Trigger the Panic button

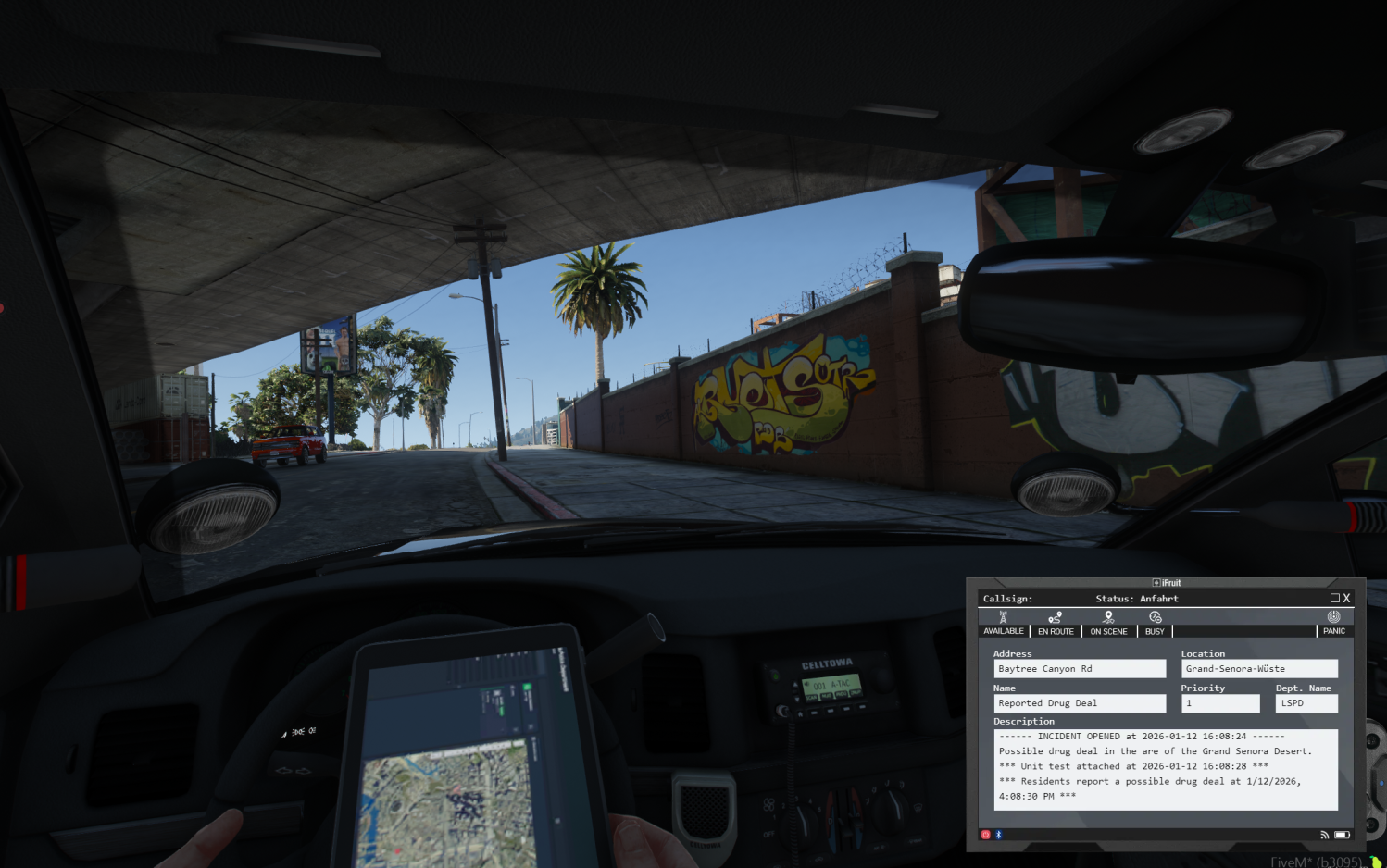[1333, 624]
